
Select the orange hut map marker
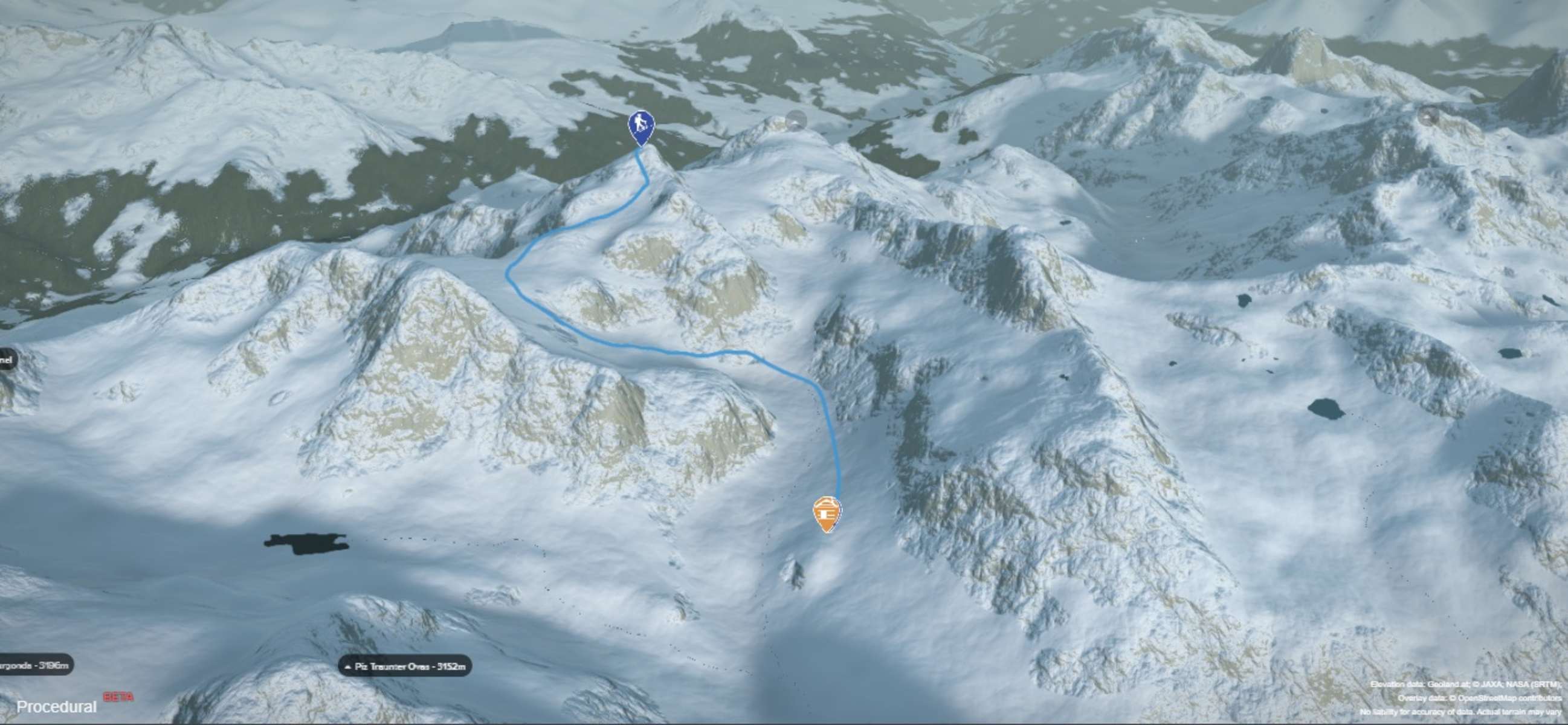point(827,513)
